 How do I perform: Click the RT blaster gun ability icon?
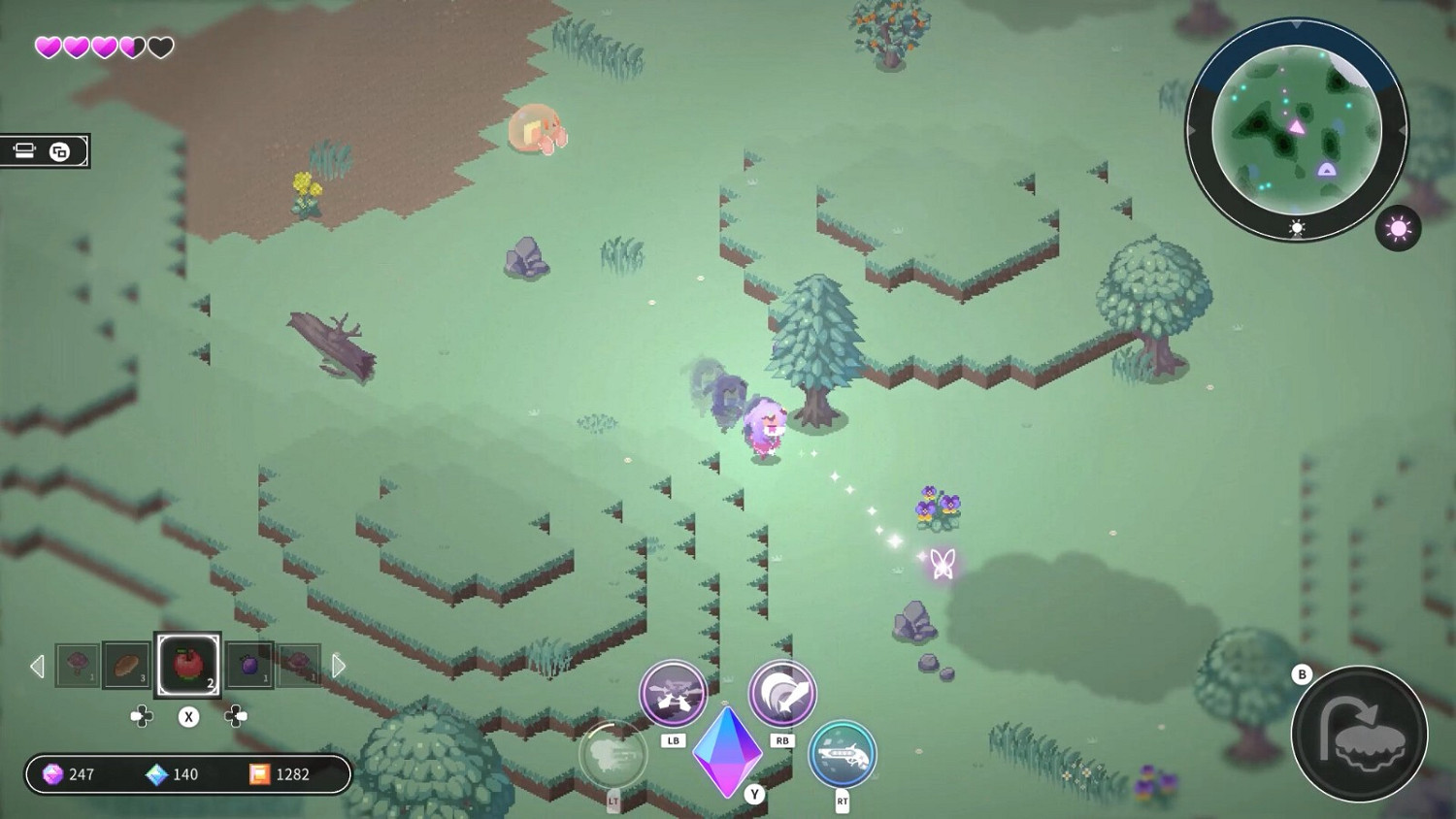point(841,754)
